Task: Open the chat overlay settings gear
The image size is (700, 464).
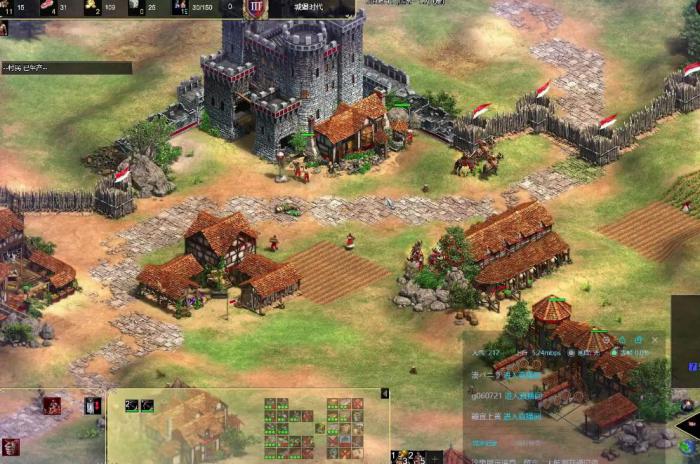Action: tap(637, 341)
